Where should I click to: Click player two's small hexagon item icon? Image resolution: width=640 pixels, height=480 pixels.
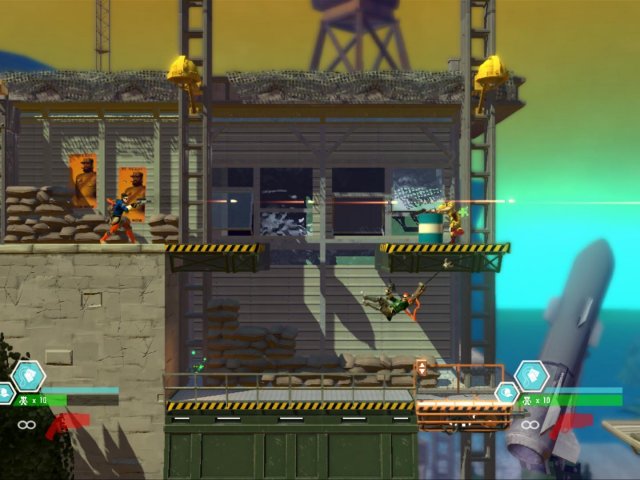[x=507, y=393]
